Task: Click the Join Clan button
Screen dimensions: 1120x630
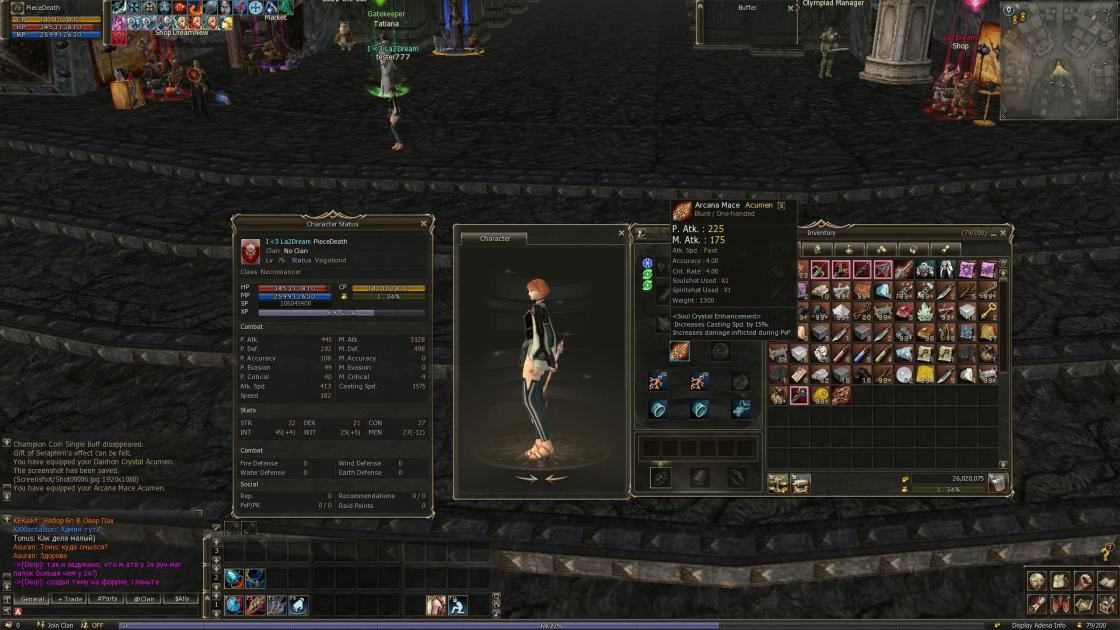Action: pos(60,625)
